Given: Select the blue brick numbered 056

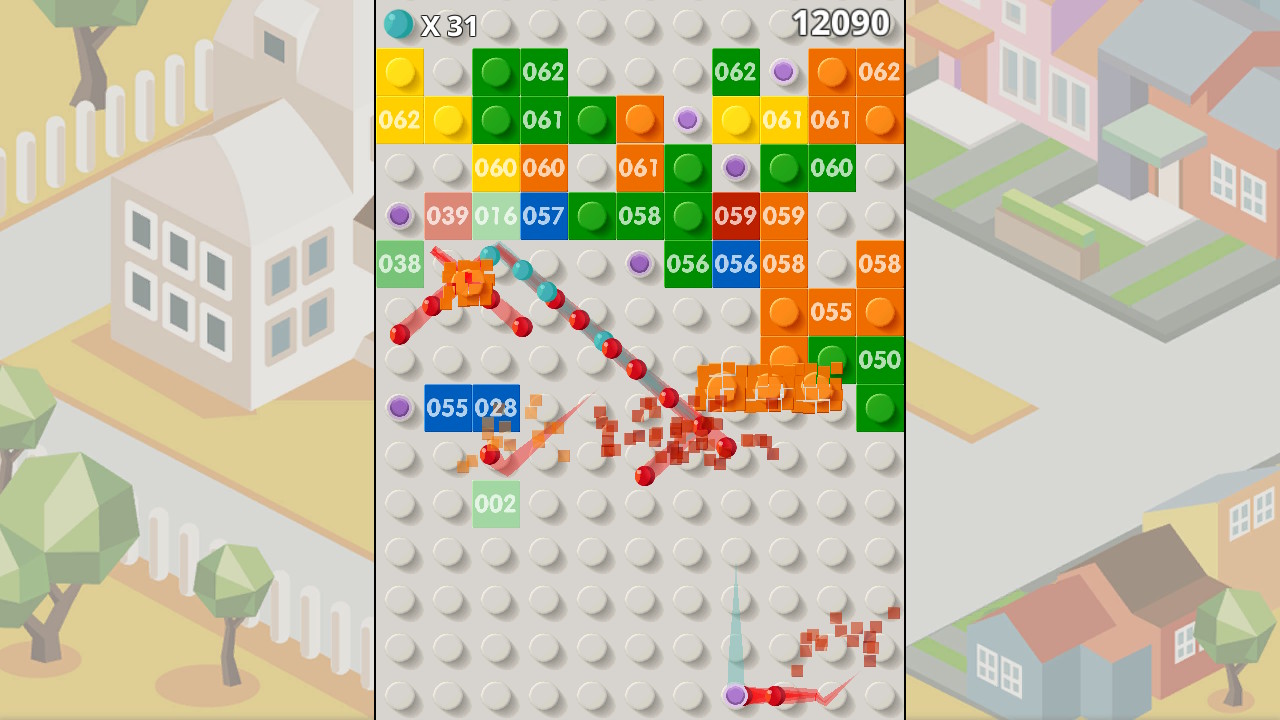Looking at the screenshot, I should point(737,264).
